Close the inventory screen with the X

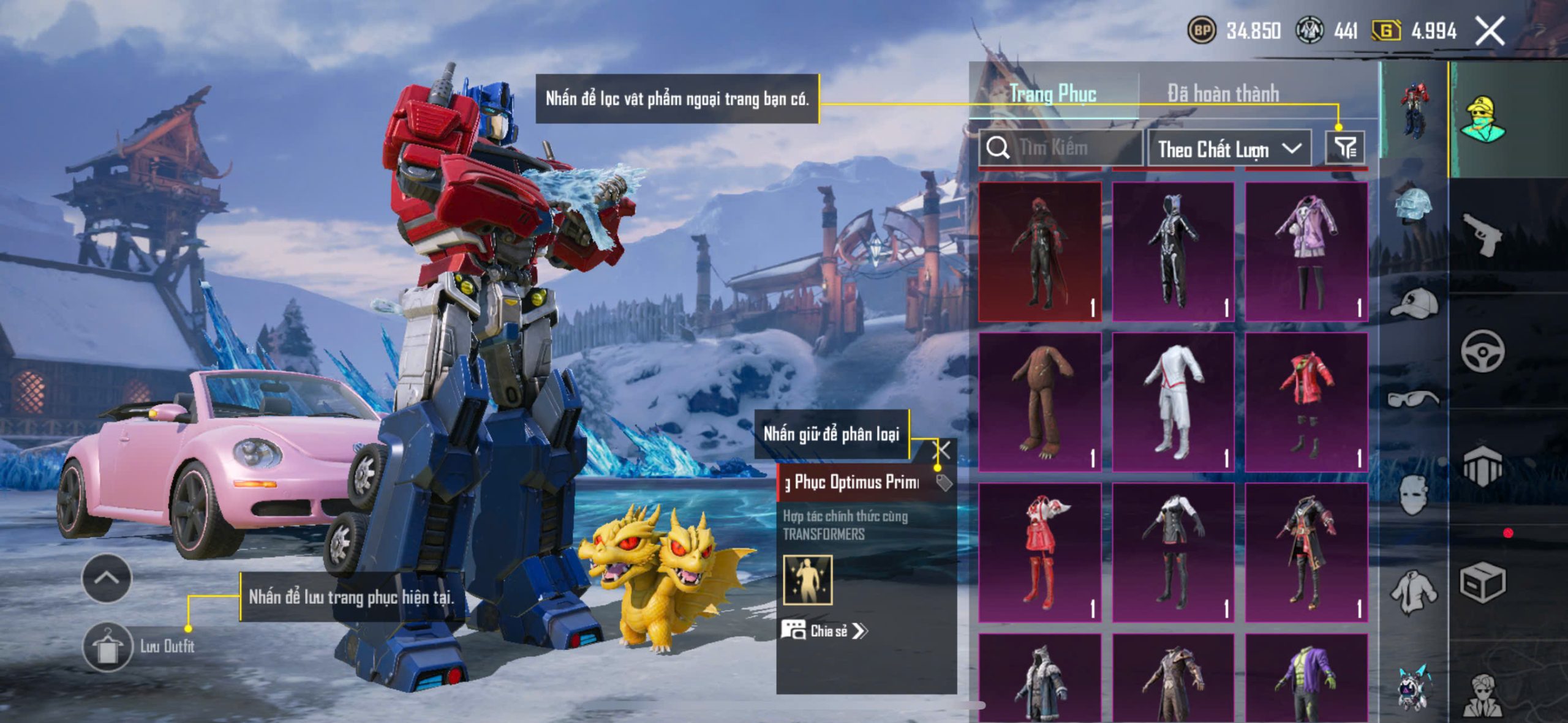1490,31
